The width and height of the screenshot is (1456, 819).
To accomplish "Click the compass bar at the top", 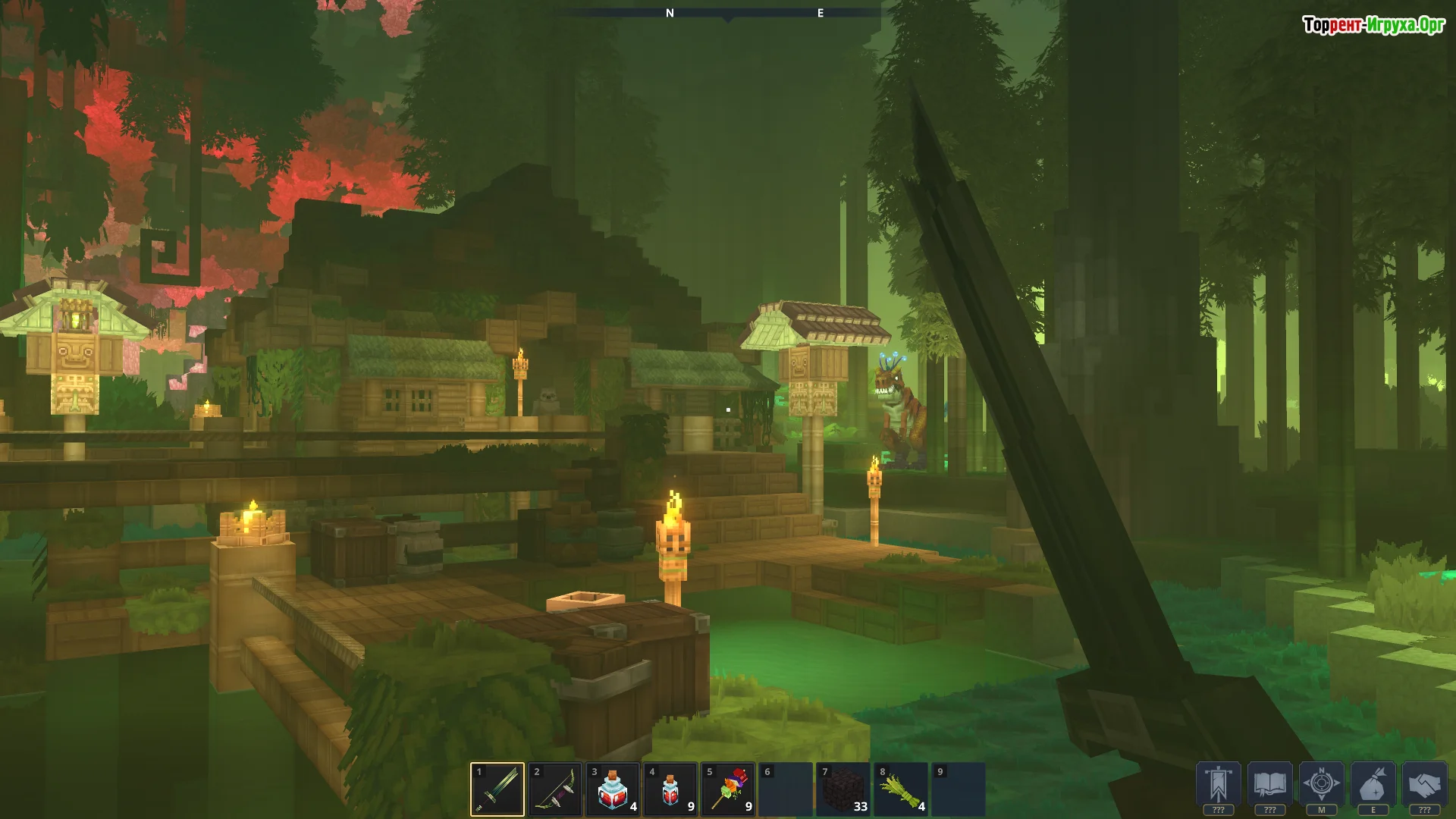I will tap(728, 13).
